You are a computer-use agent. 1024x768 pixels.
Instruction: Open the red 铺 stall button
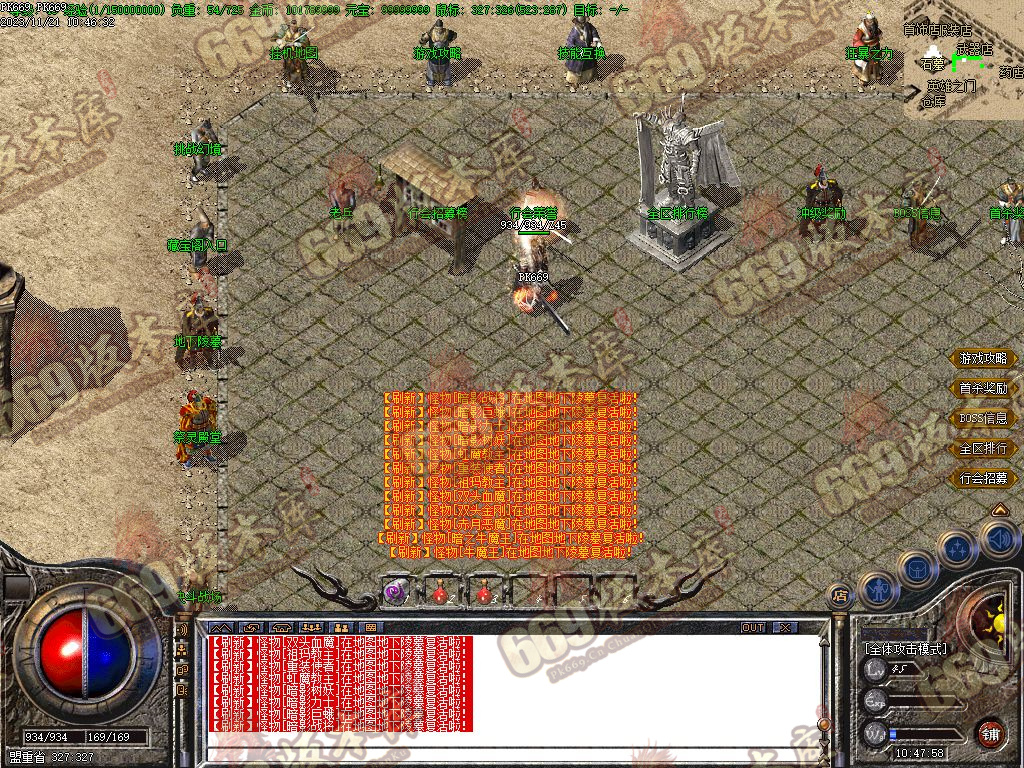991,733
